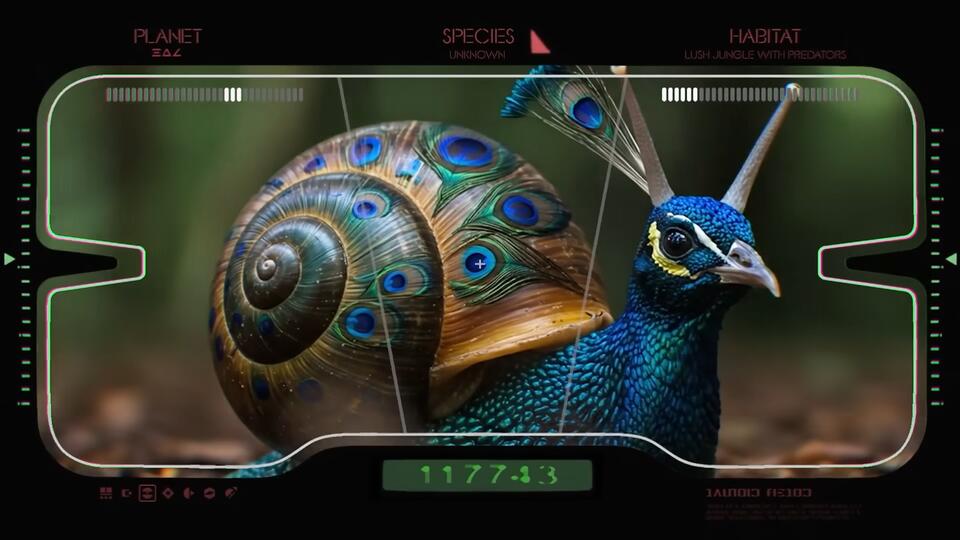The height and width of the screenshot is (540, 960).
Task: Choose the circle icon with a horizontal bar
Action: pyautogui.click(x=209, y=493)
